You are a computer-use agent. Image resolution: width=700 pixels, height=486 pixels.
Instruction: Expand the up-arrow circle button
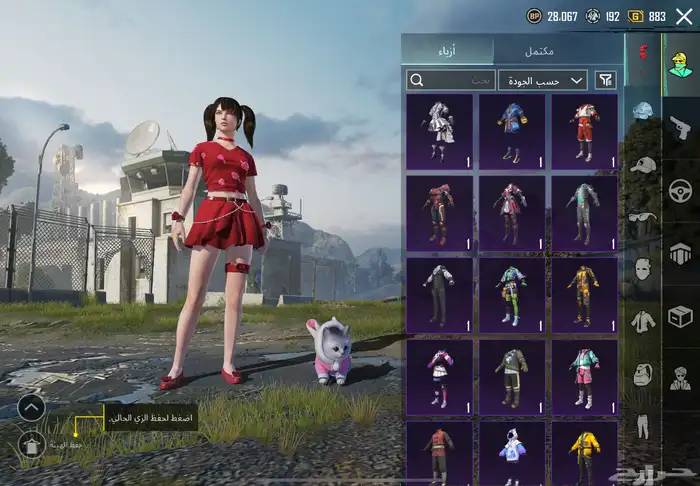pyautogui.click(x=31, y=407)
